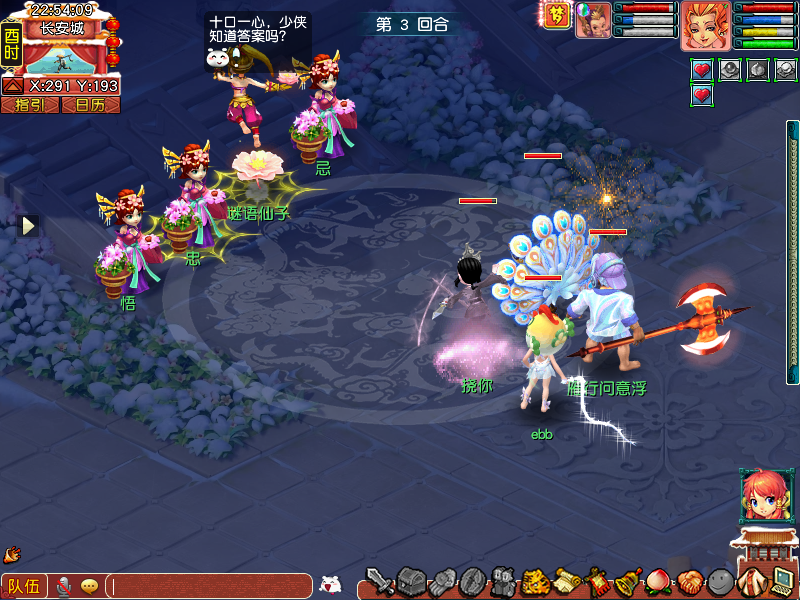Expand the side panel with the arrow tab
The image size is (800, 600).
pyautogui.click(x=29, y=226)
